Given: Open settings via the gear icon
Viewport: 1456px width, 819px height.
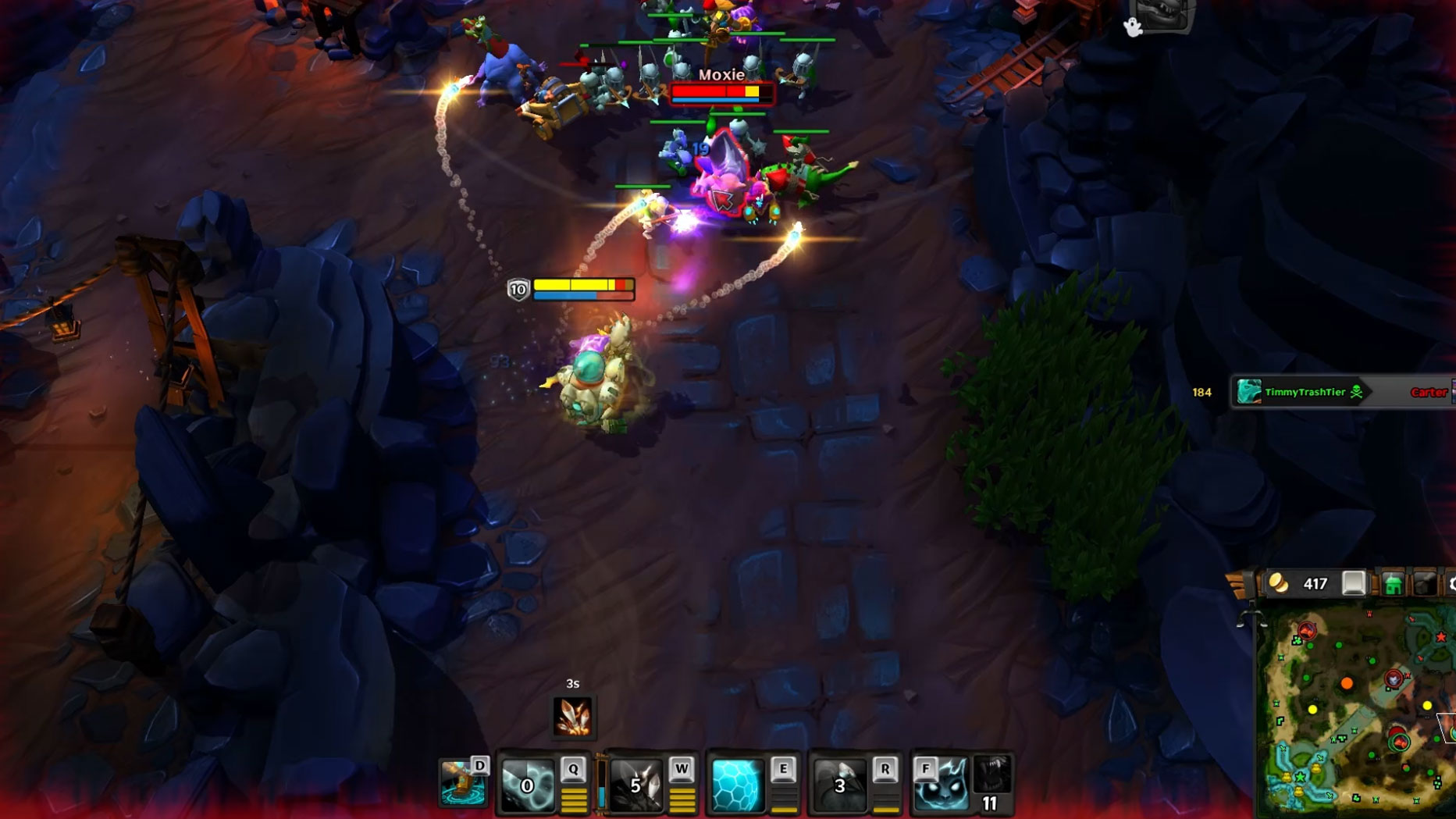Looking at the screenshot, I should [1451, 584].
